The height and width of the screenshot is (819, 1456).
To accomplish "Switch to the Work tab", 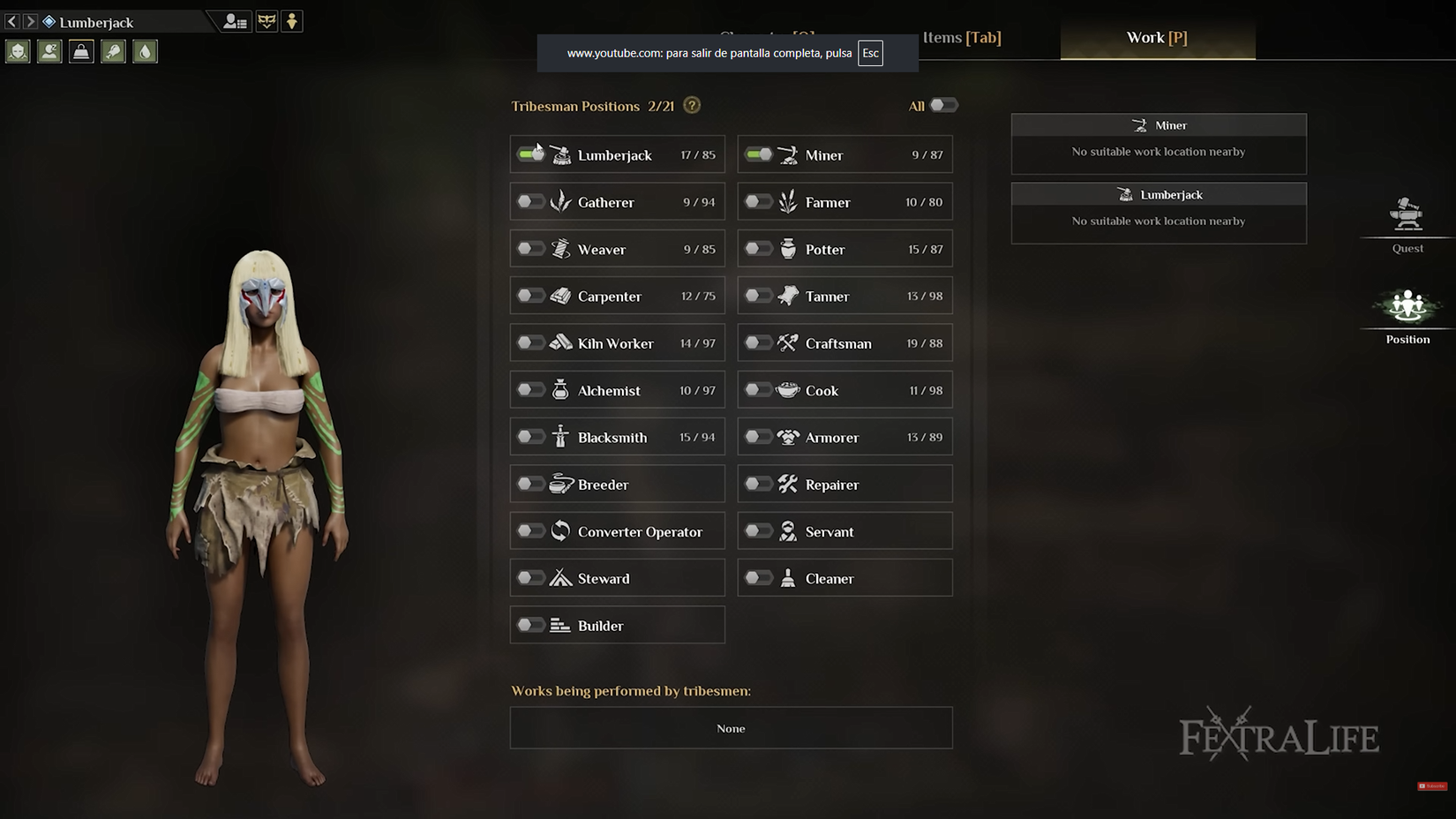I will (1157, 37).
